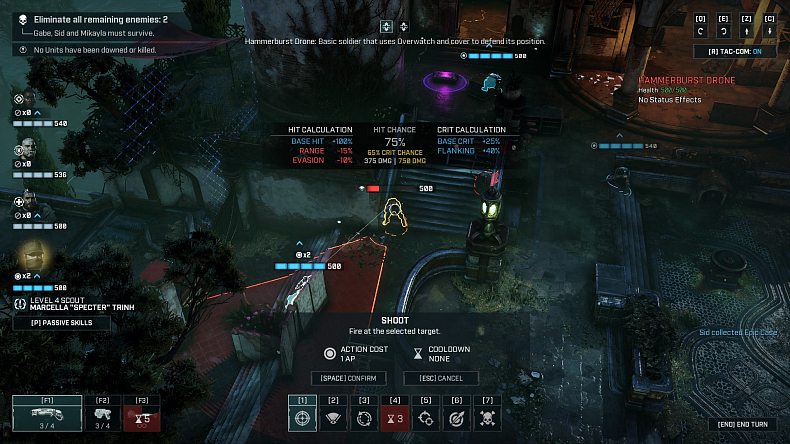This screenshot has width=790, height=444.
Task: Activate the skull and crossbones ability
Action: pos(488,419)
